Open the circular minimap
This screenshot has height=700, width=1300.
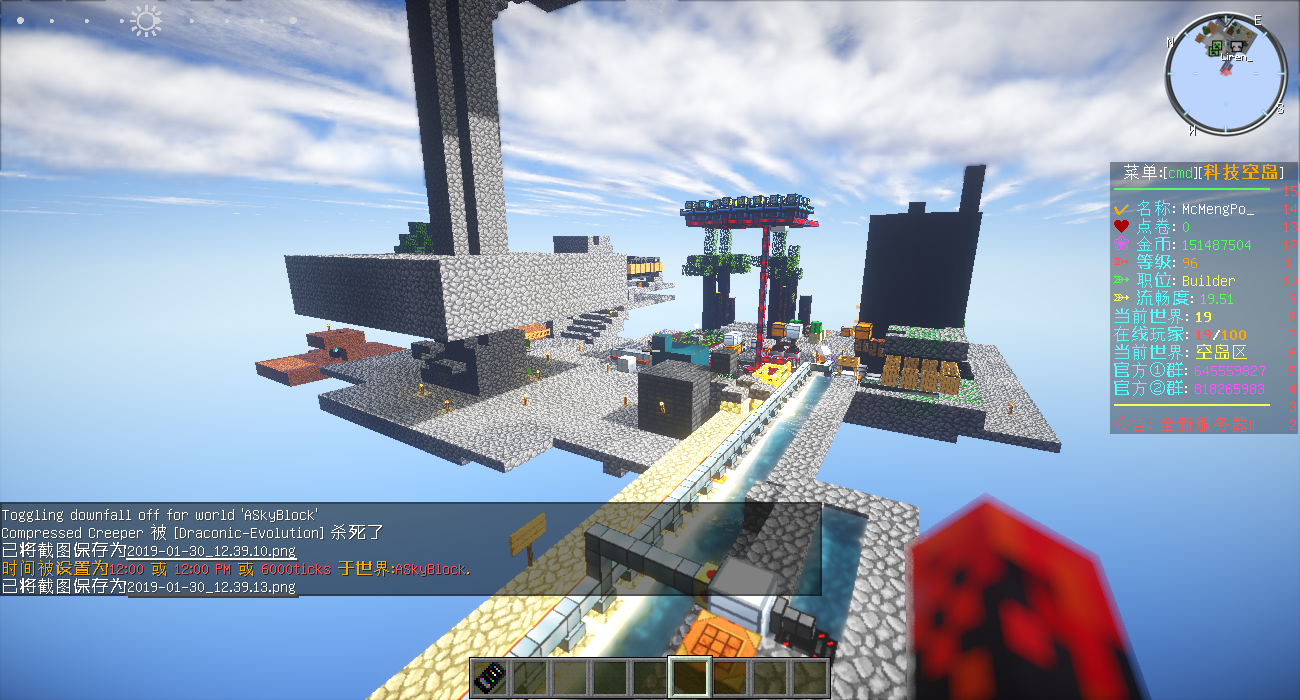pos(1226,75)
